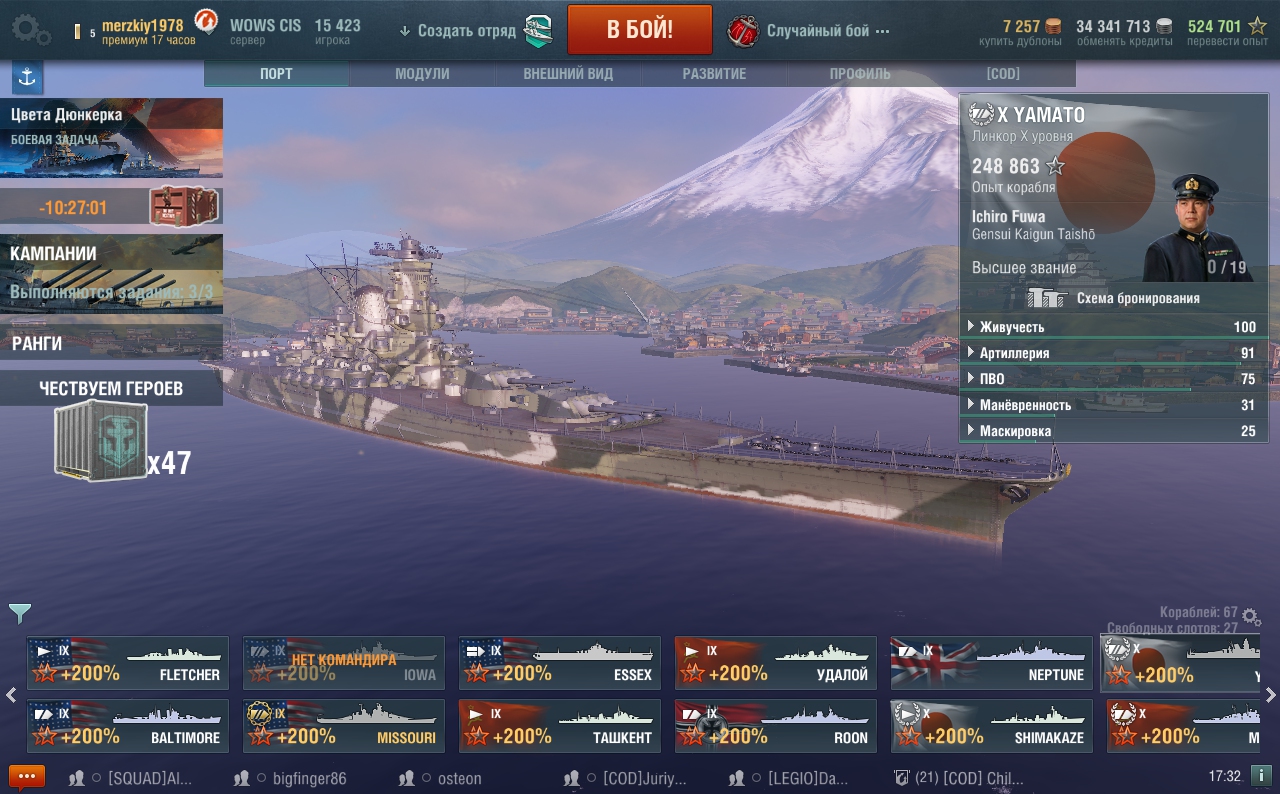
Task: Open the РАНГИ ranked battles panel
Action: [x=110, y=344]
